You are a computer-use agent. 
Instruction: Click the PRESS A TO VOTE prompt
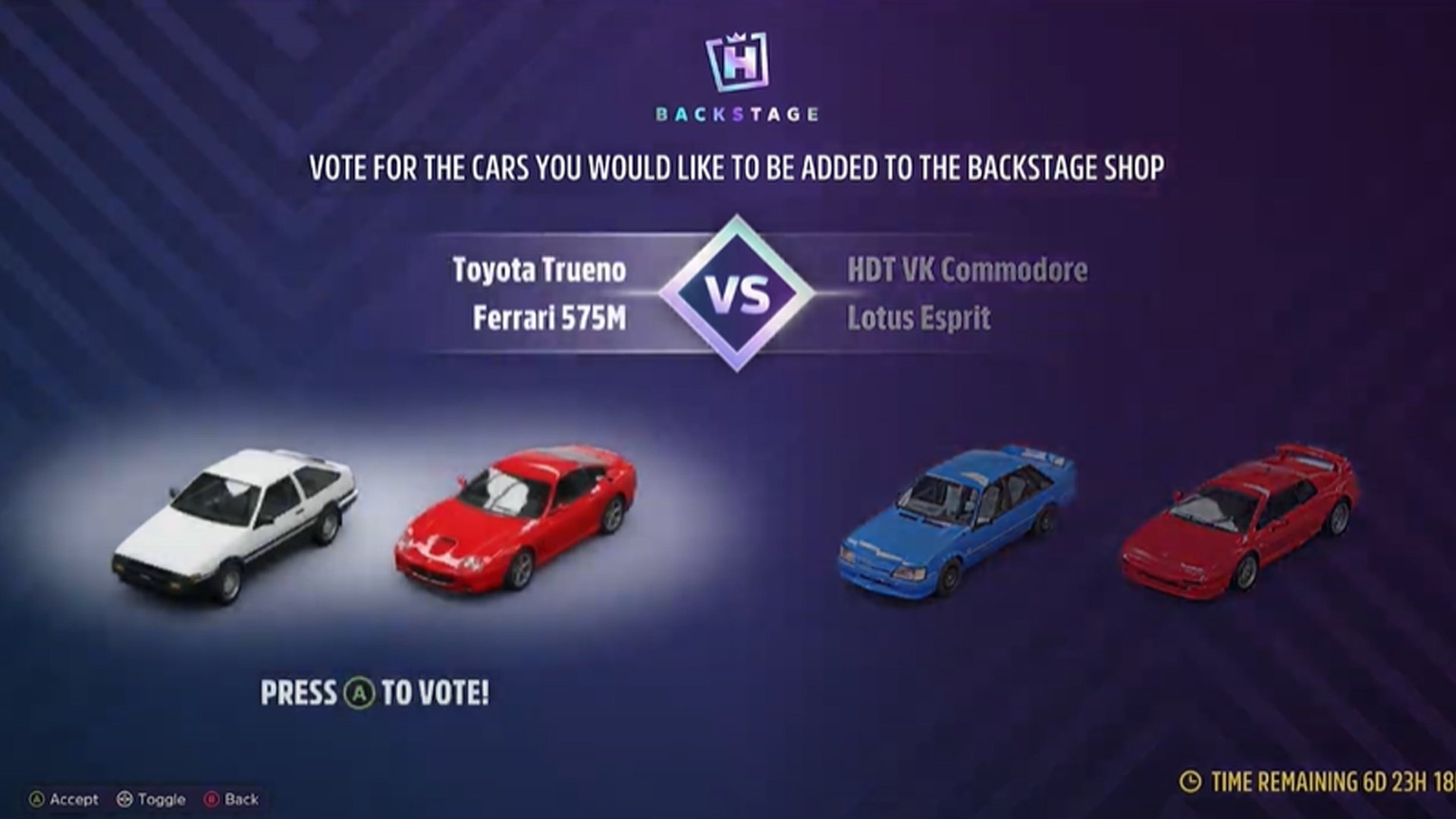point(375,690)
